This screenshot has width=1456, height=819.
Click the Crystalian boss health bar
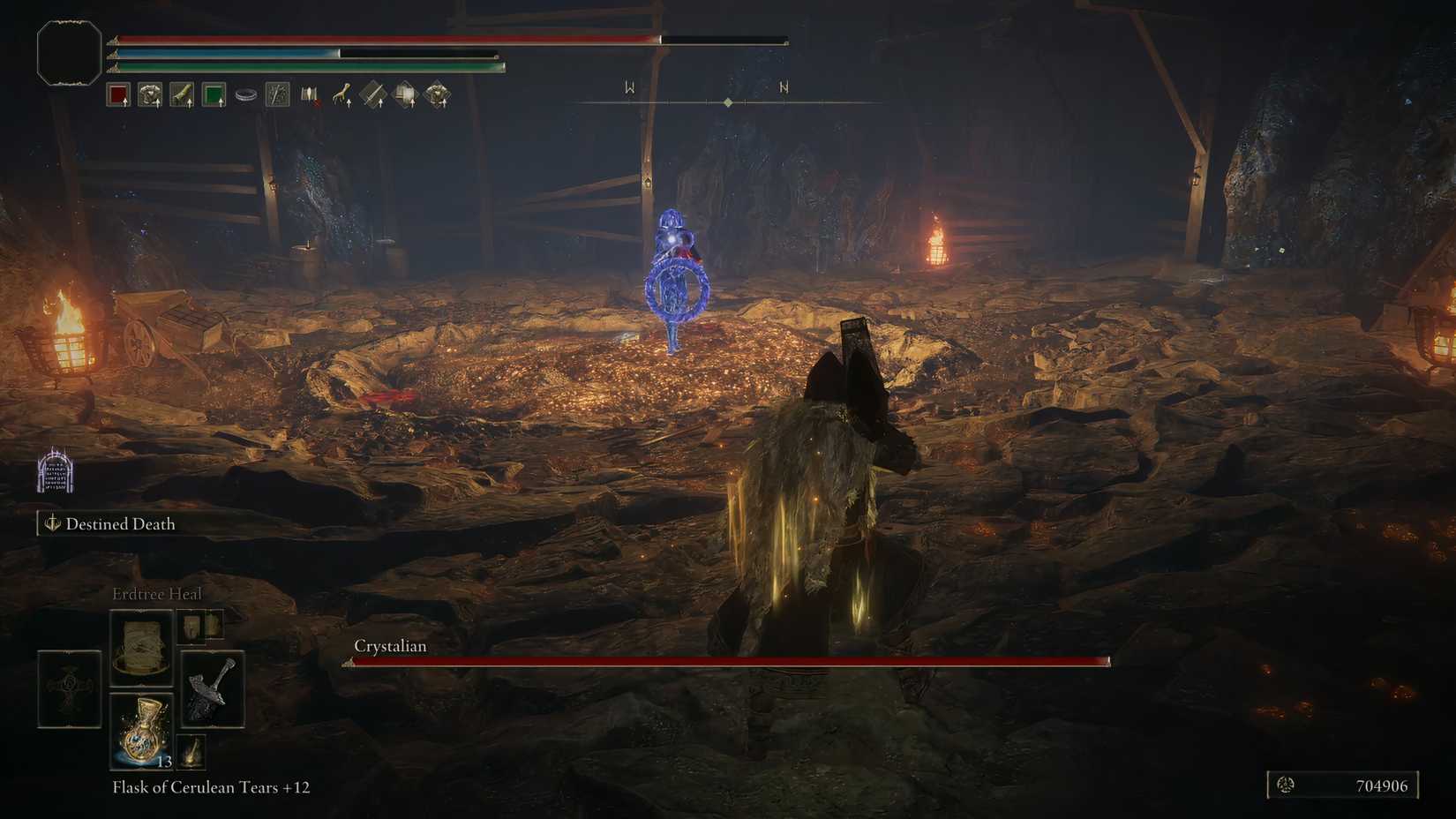pyautogui.click(x=724, y=660)
